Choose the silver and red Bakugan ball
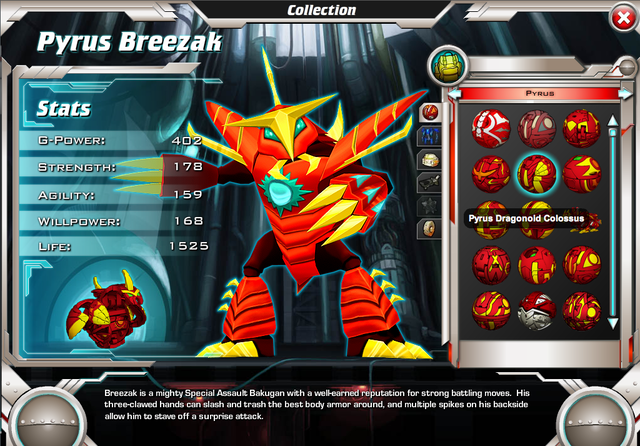The height and width of the screenshot is (446, 640). (x=537, y=311)
